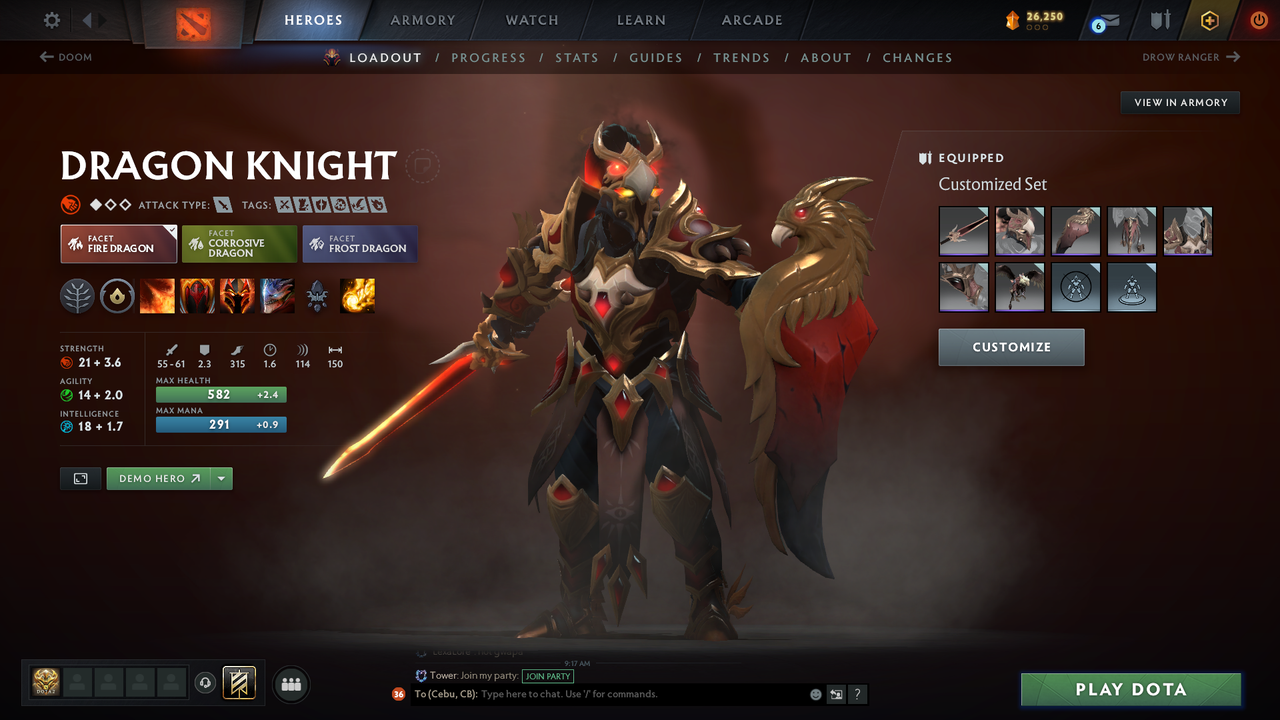Open the emoticon picker in chat
Screen dimensions: 1280x720
pos(815,693)
